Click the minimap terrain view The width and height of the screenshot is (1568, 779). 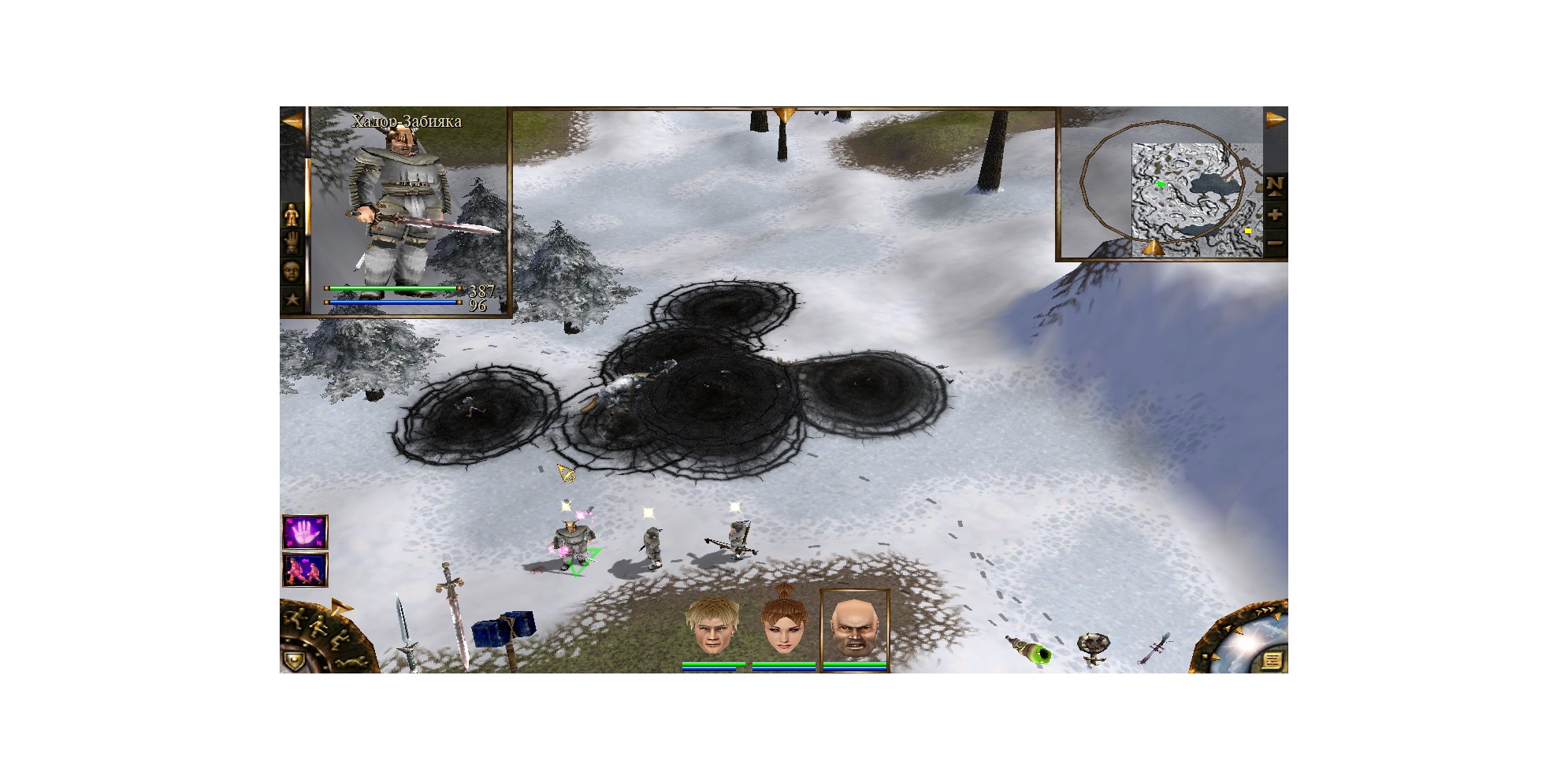[1190, 198]
